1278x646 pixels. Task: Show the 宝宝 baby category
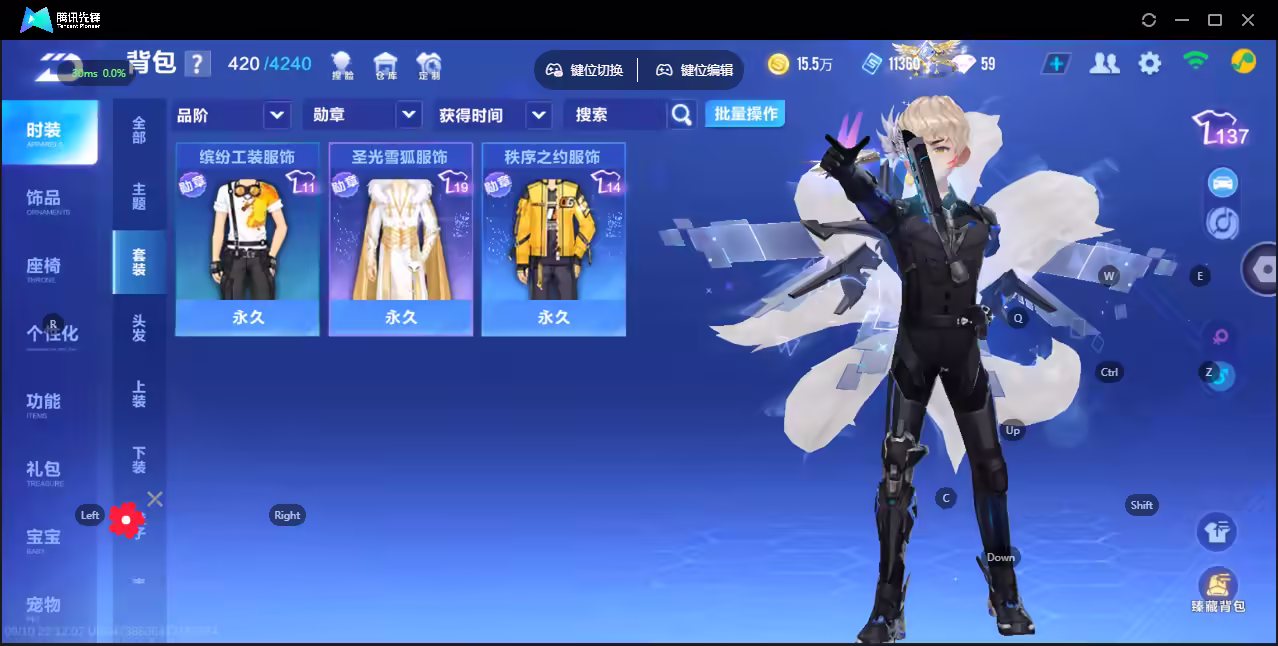[45, 539]
